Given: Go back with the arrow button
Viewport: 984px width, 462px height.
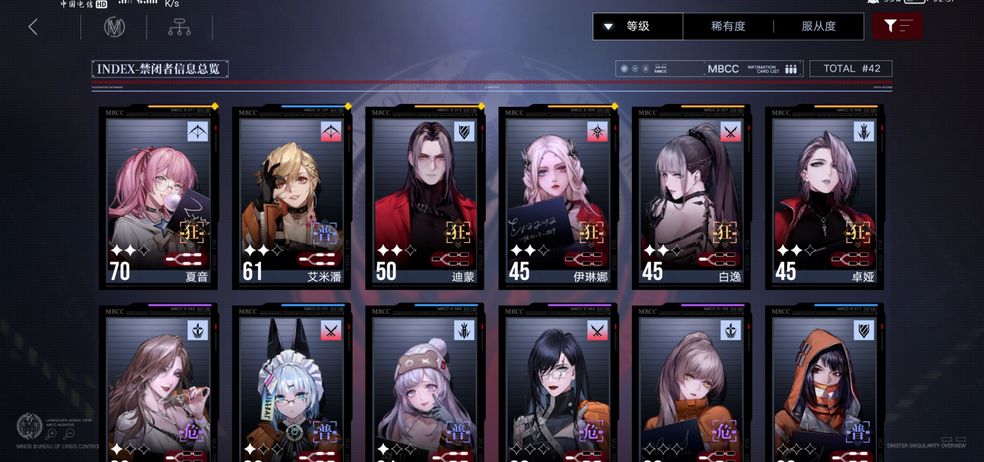Looking at the screenshot, I should point(33,27).
